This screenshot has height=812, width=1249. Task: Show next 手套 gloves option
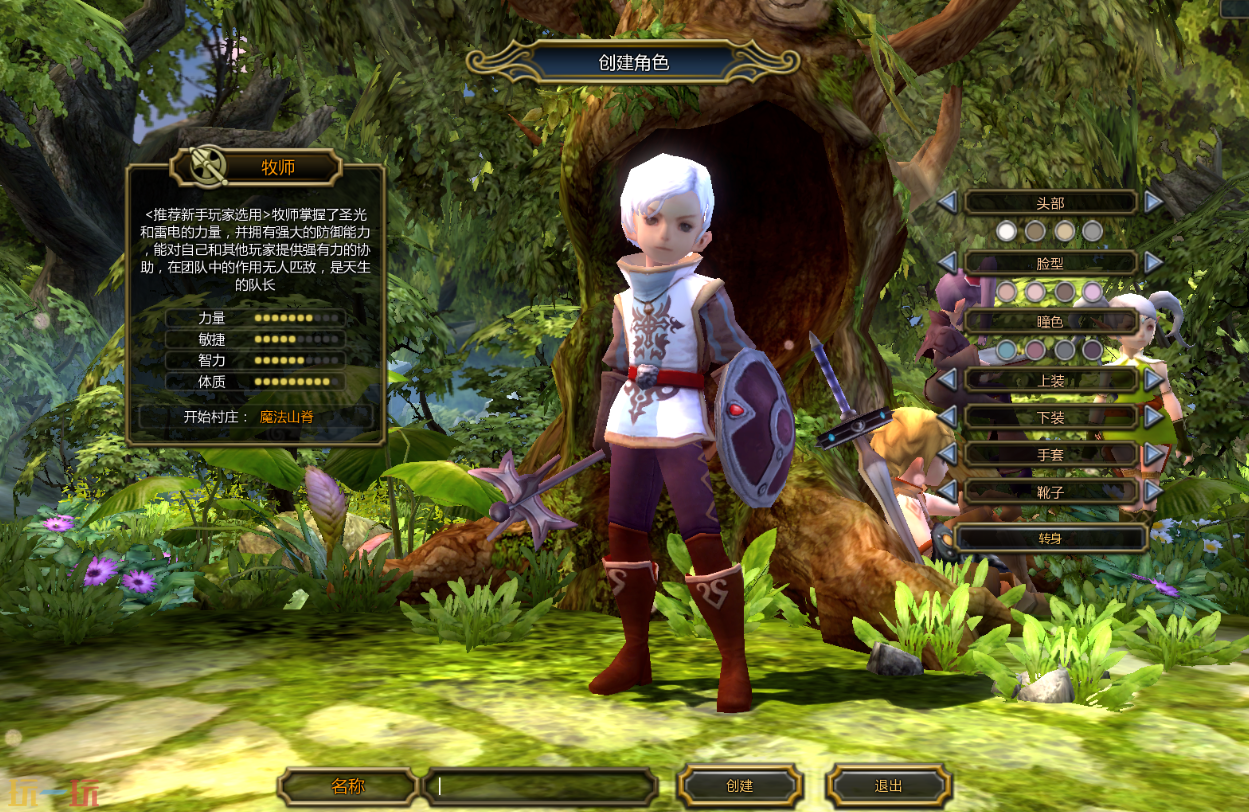point(1154,454)
